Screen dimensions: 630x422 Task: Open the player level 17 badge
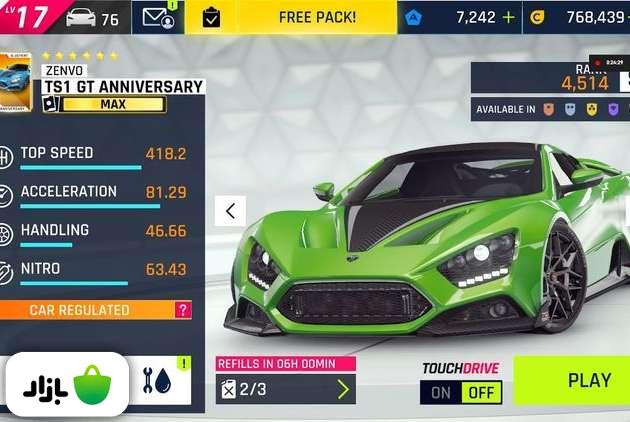pyautogui.click(x=26, y=17)
